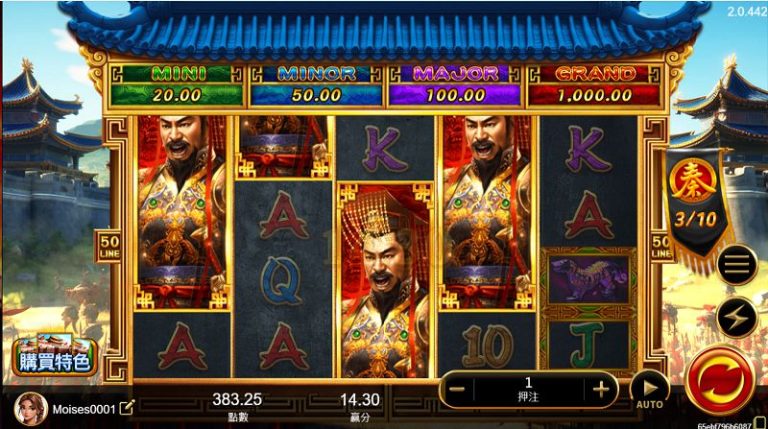Decrease the bet with the minus button
This screenshot has height=429, width=768.
coord(456,388)
